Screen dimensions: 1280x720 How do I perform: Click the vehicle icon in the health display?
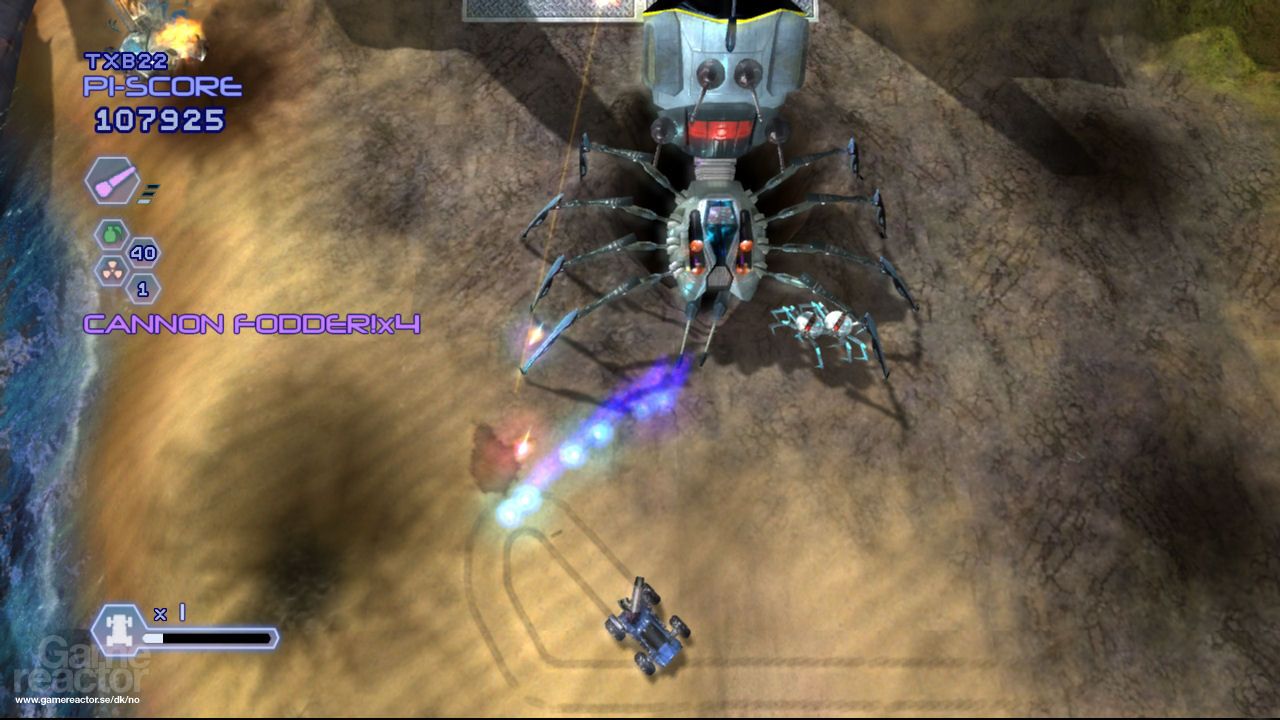[120, 629]
